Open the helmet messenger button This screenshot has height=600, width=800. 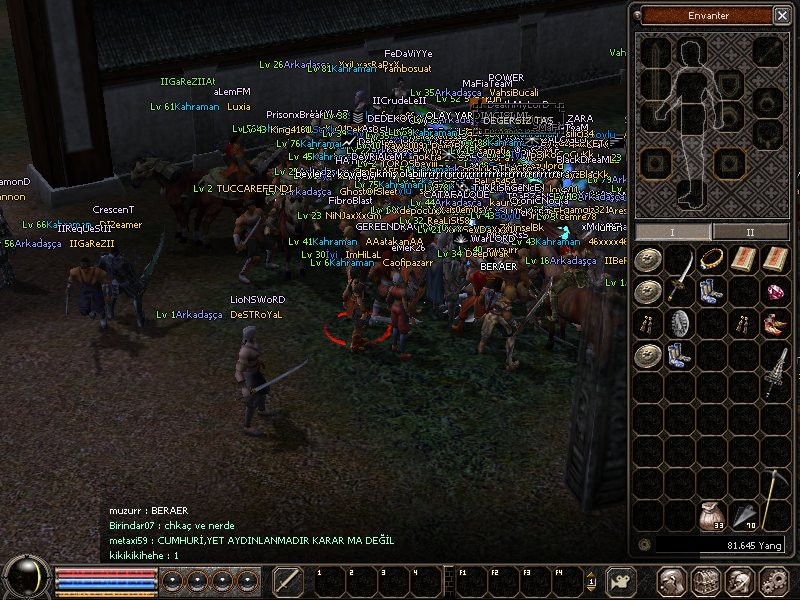click(740, 581)
